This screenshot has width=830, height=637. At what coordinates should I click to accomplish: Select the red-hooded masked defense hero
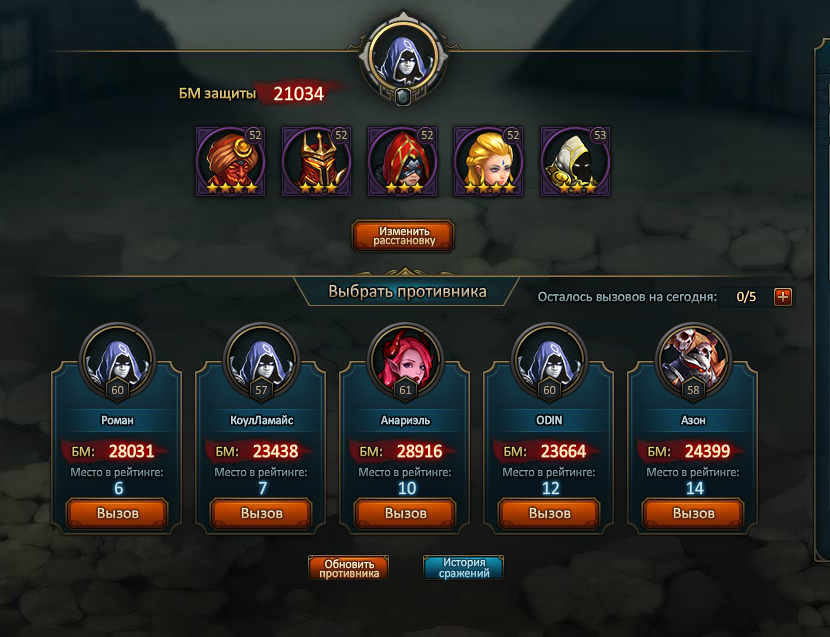(403, 161)
